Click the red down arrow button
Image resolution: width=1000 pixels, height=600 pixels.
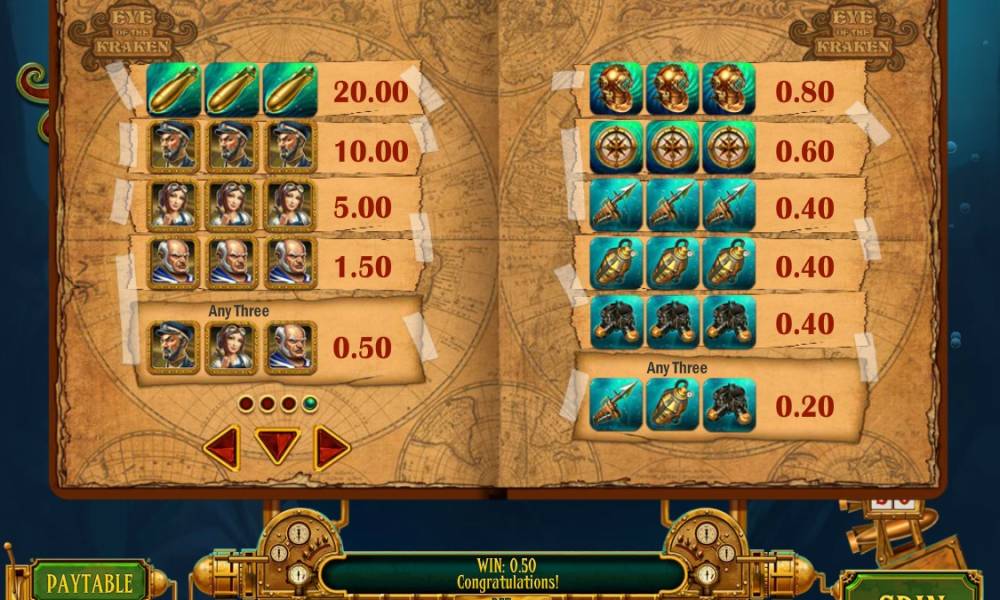pyautogui.click(x=277, y=445)
